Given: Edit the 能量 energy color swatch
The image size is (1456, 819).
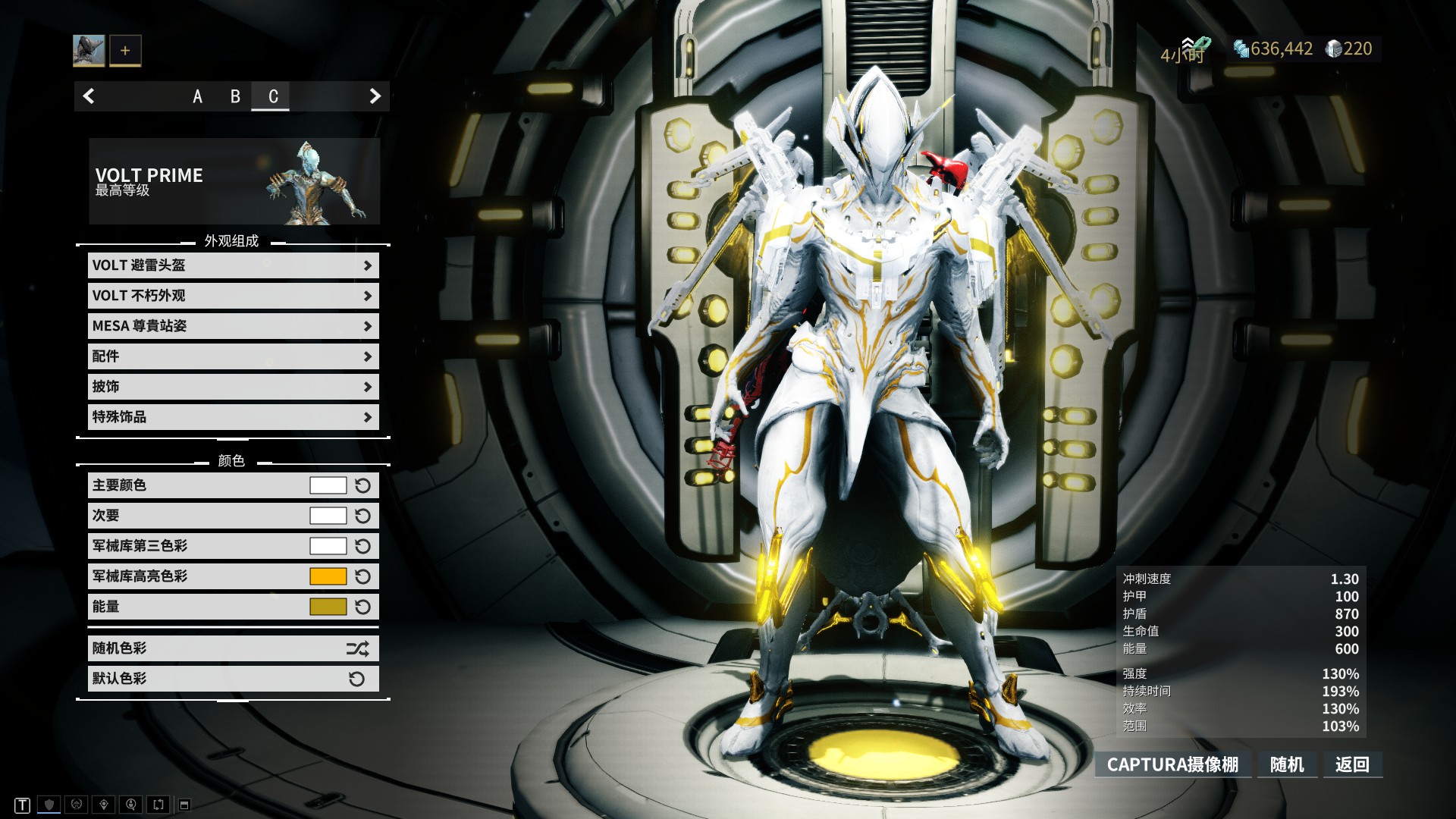Looking at the screenshot, I should coord(328,607).
